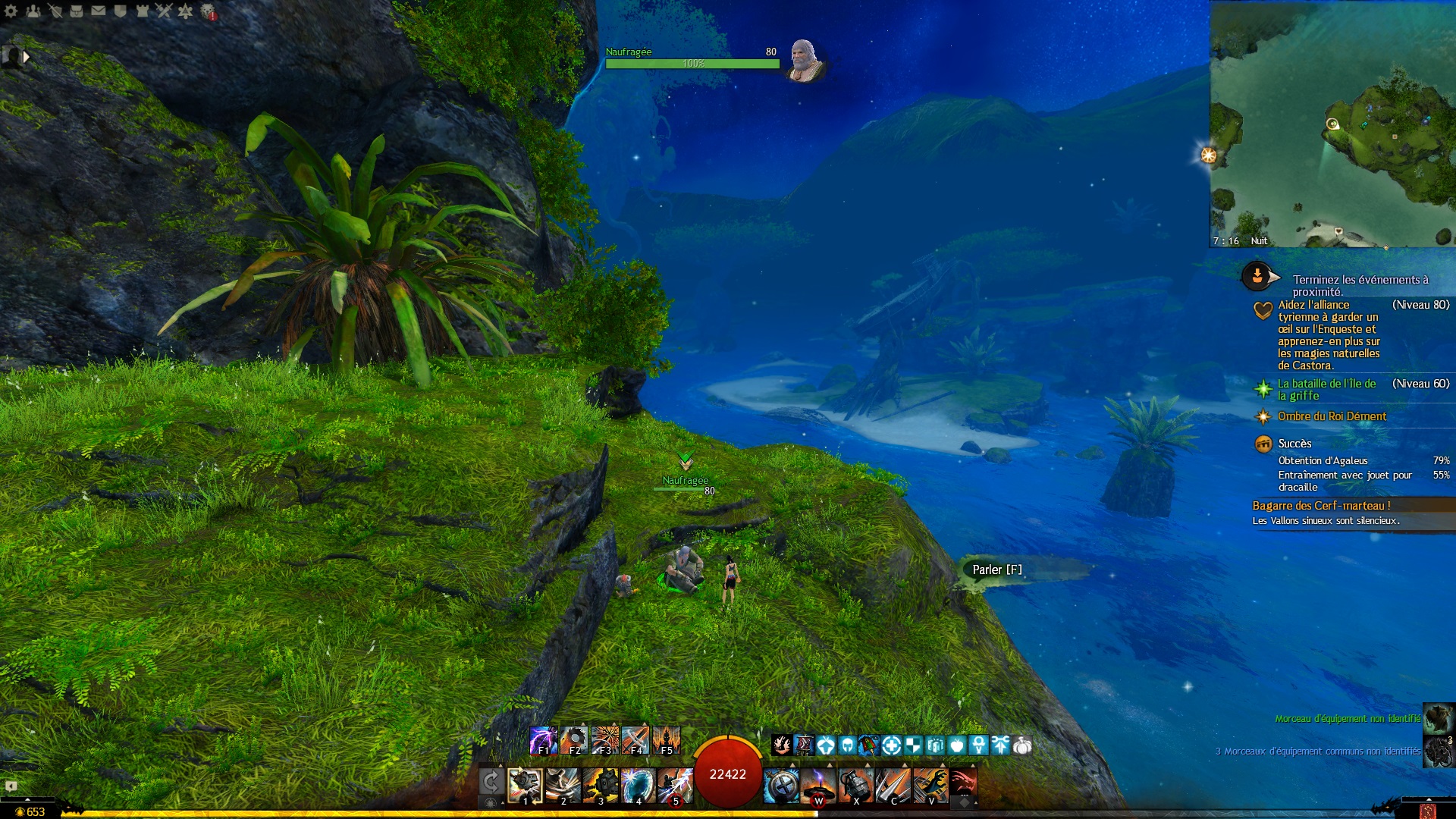1456x819 pixels.
Task: Select the Ombre du Roi Dément event
Action: 1332,416
